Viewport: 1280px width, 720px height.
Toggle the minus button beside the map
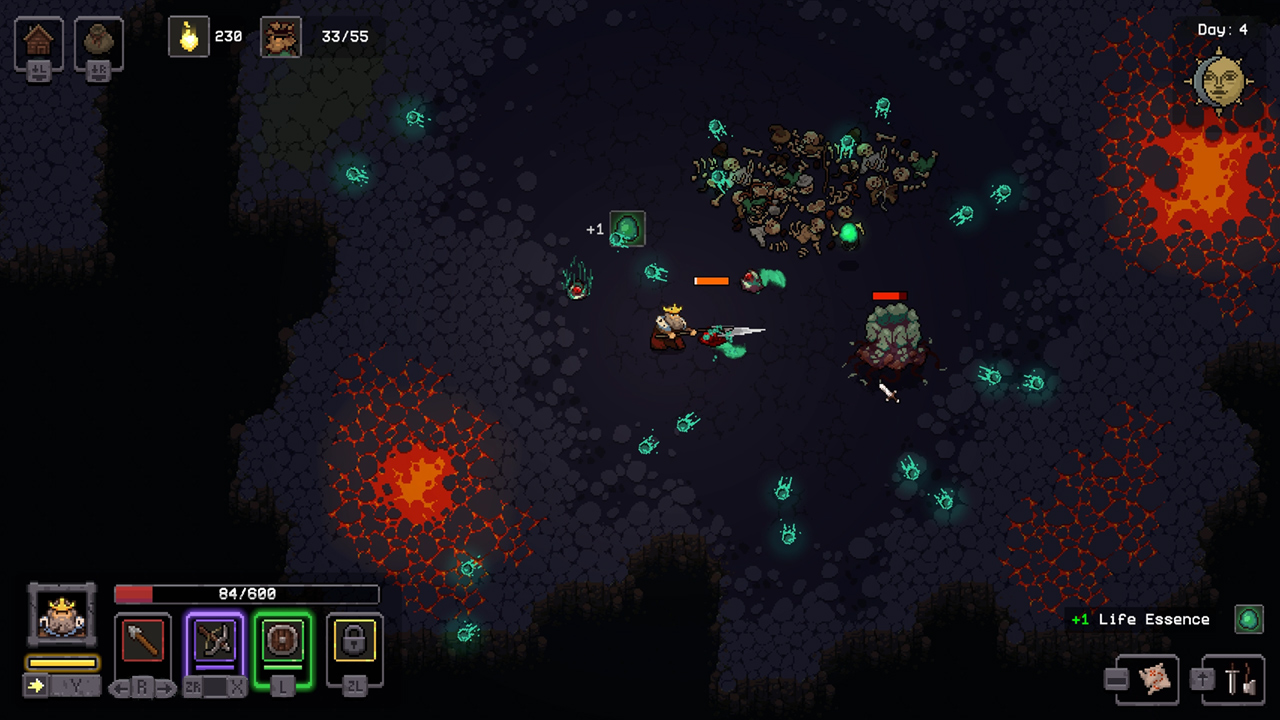pyautogui.click(x=1116, y=680)
